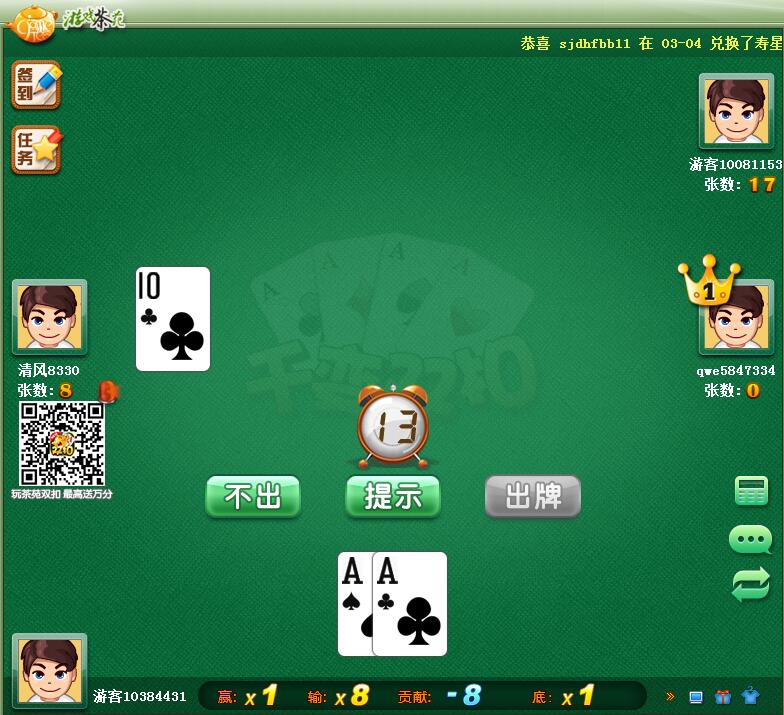Open your own avatar 游客10384431
The width and height of the screenshot is (784, 715).
49,670
